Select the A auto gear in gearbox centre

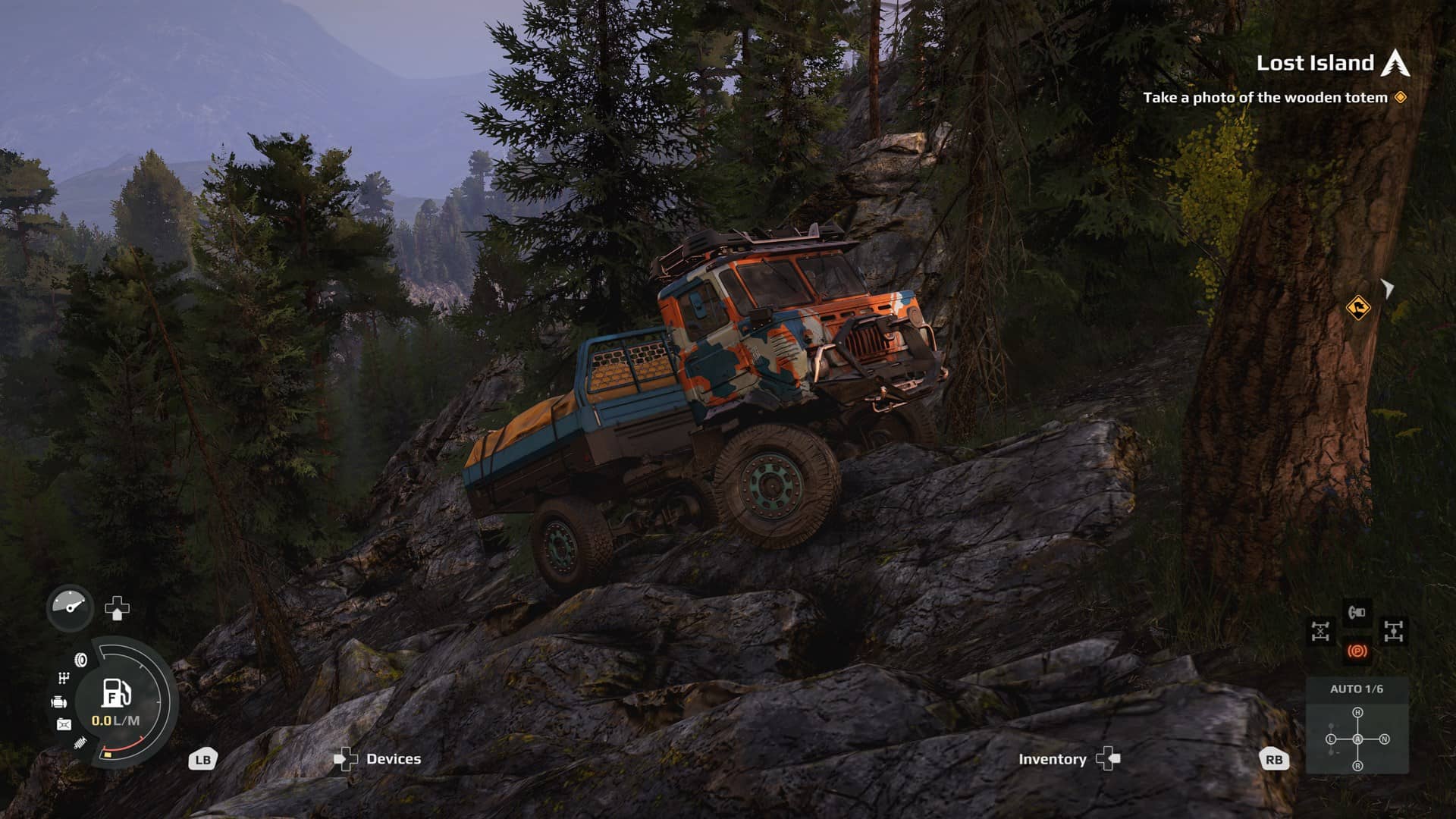click(1357, 739)
